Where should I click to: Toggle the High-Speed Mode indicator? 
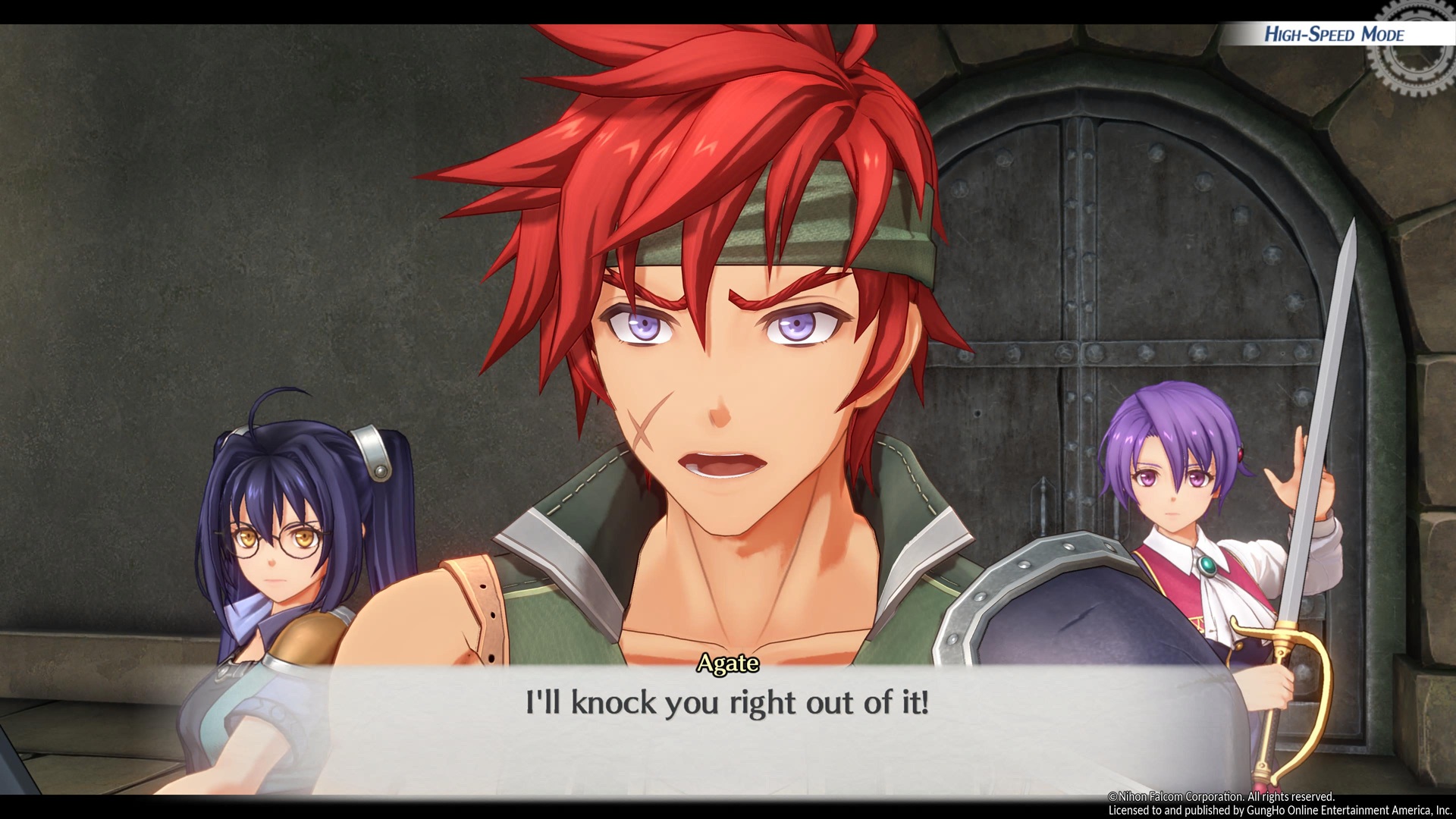(x=1334, y=34)
